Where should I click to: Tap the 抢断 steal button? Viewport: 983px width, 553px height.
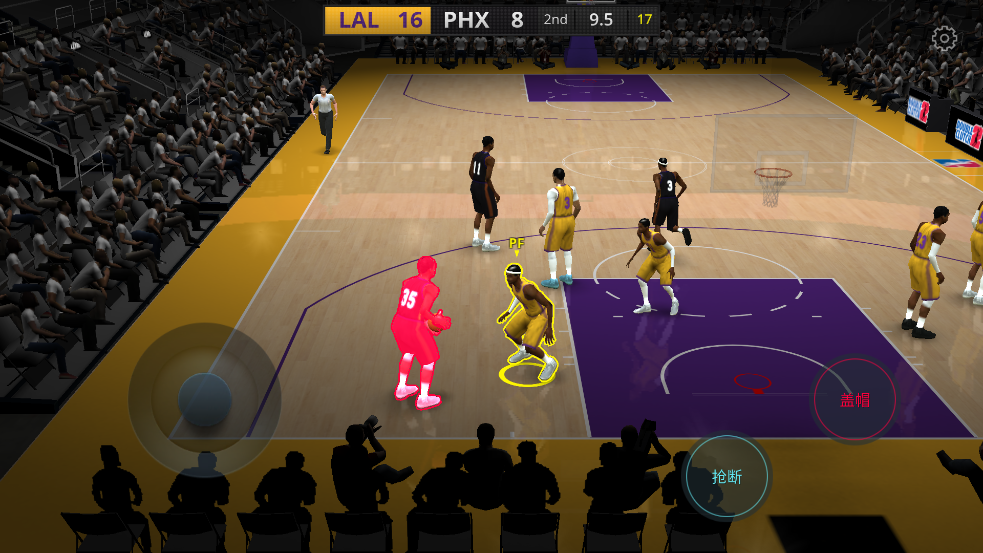point(727,476)
